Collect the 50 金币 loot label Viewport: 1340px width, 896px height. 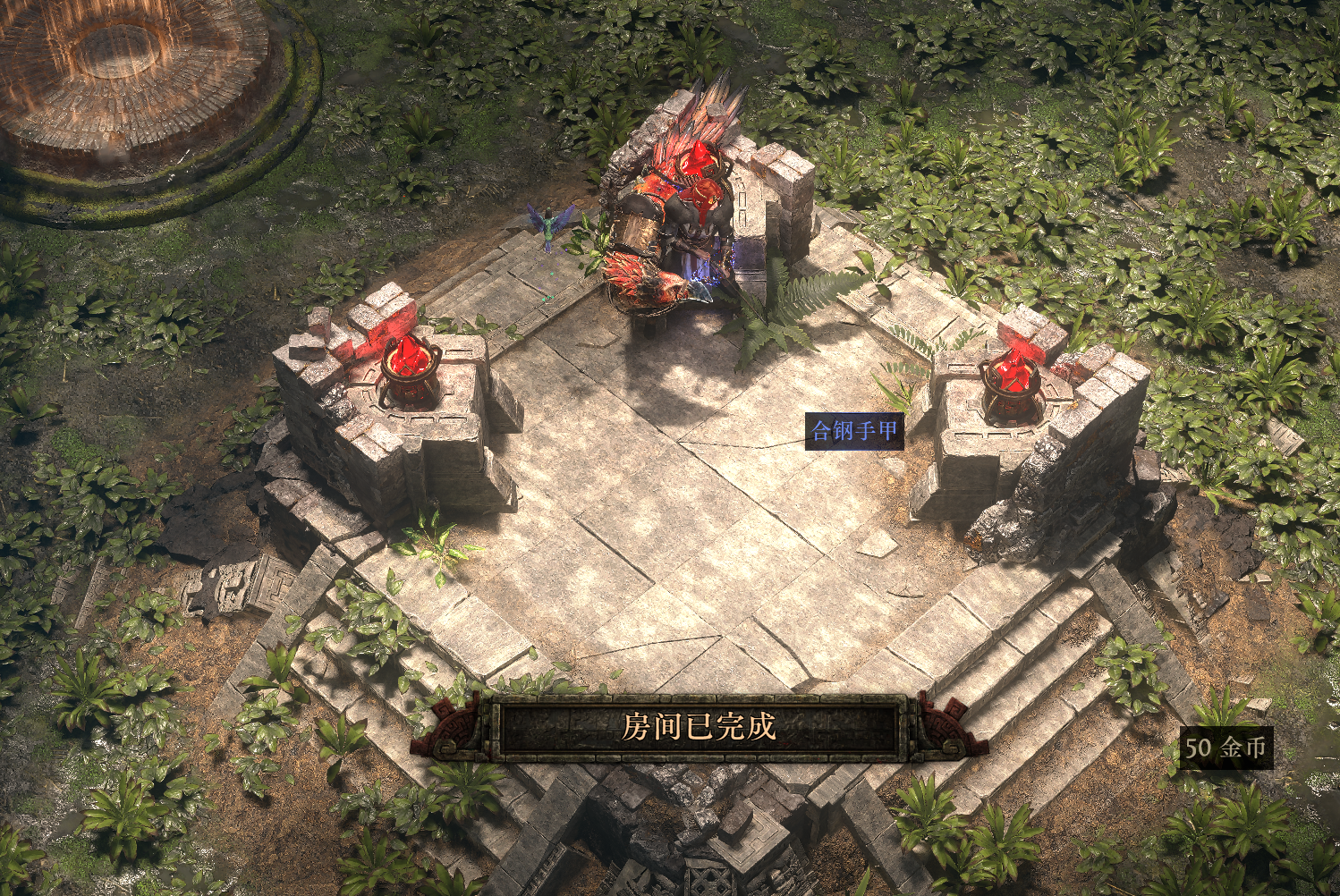[1226, 748]
